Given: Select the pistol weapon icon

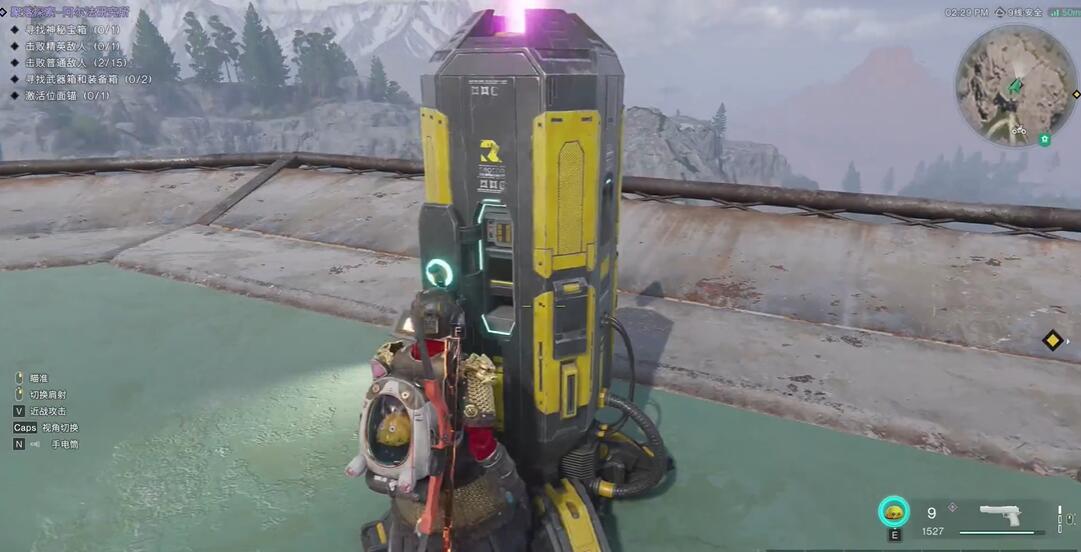Looking at the screenshot, I should (x=999, y=515).
